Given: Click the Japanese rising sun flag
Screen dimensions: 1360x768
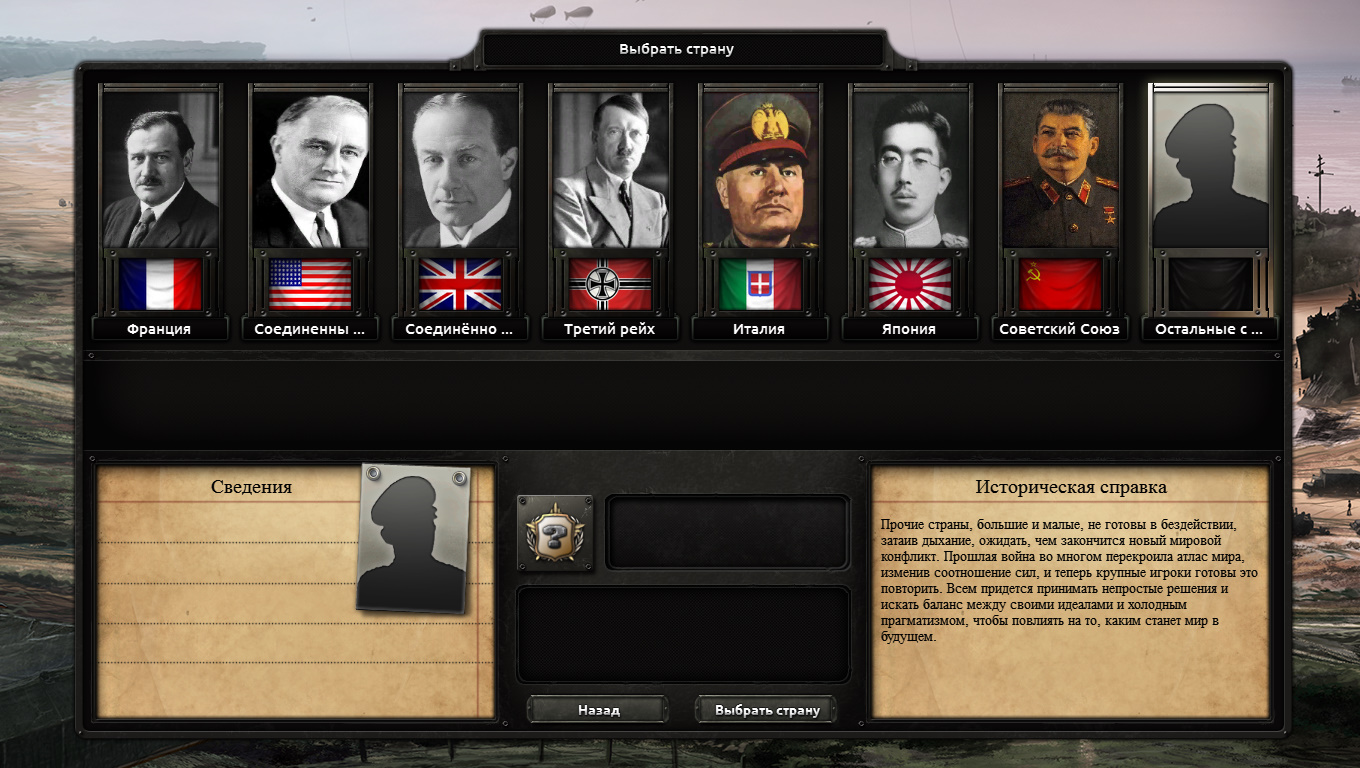Looking at the screenshot, I should click(x=909, y=283).
